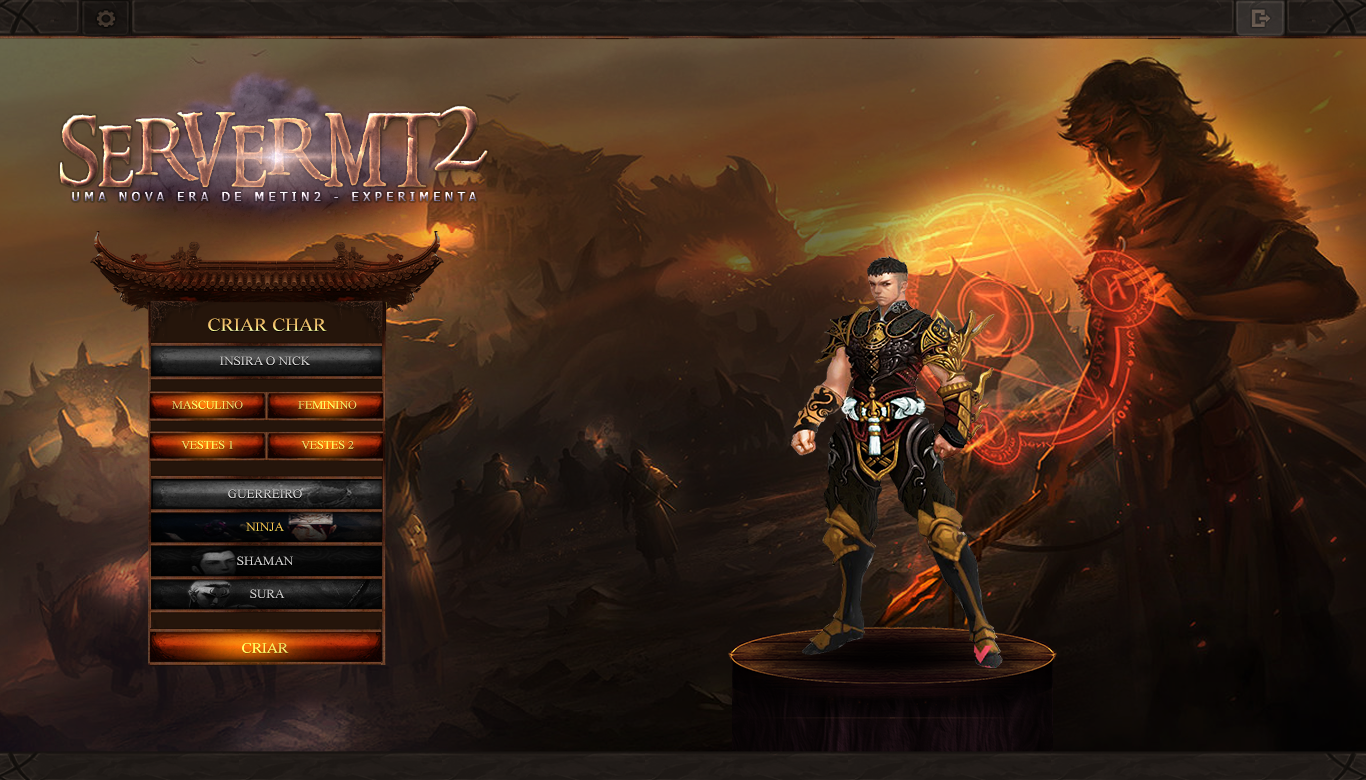Click the exit icon in the top bar
This screenshot has width=1366, height=780.
coord(1260,18)
